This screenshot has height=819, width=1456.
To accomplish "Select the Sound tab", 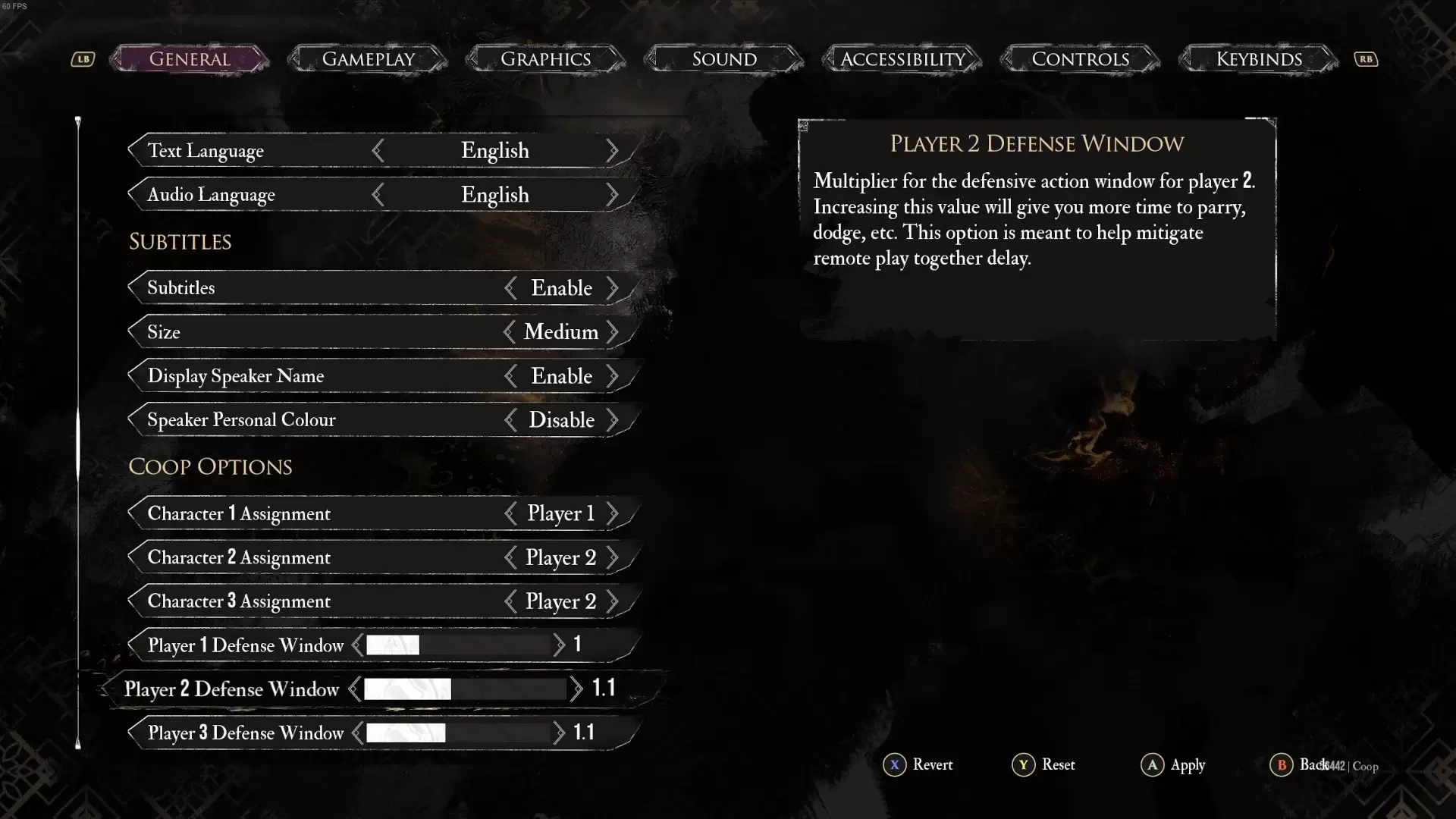I will click(x=724, y=59).
